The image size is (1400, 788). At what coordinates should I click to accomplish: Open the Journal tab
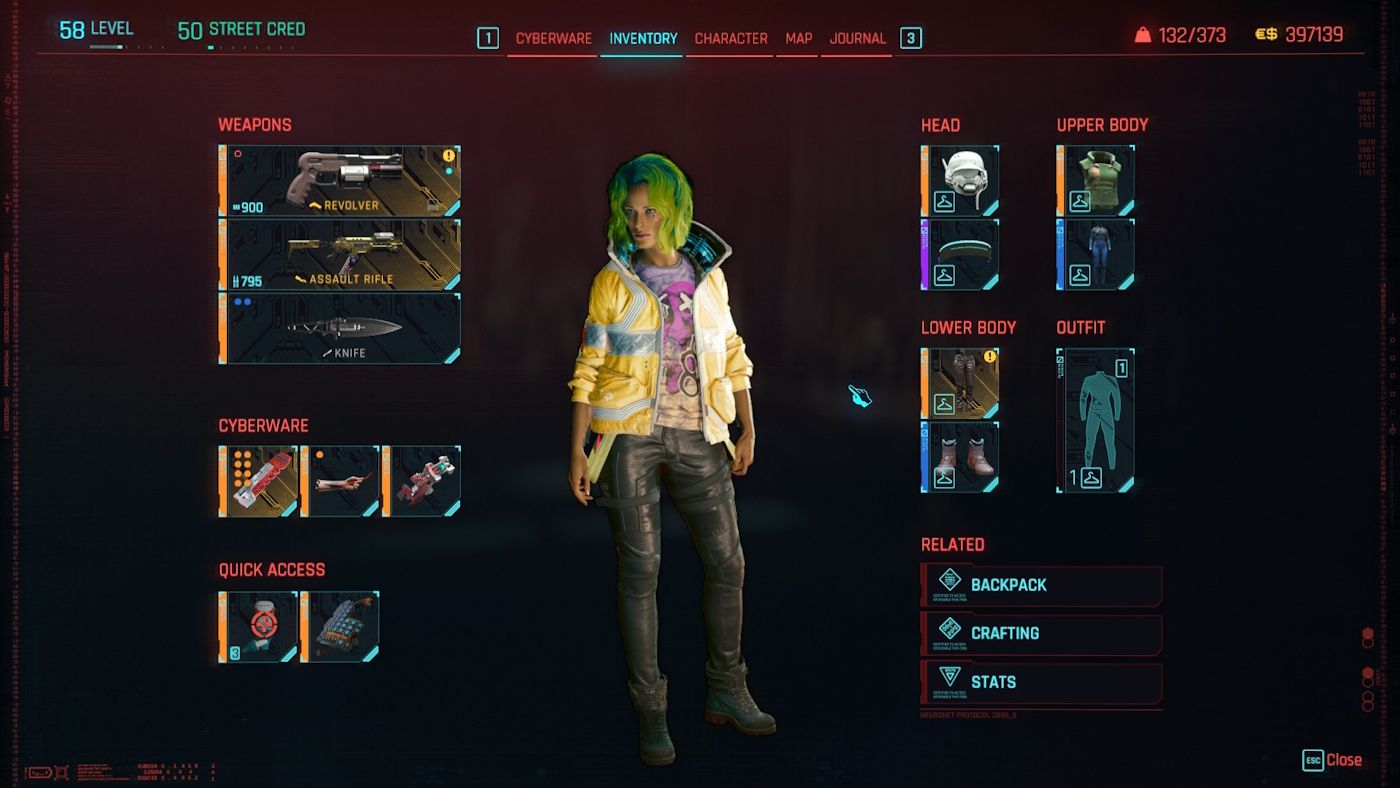(x=857, y=38)
